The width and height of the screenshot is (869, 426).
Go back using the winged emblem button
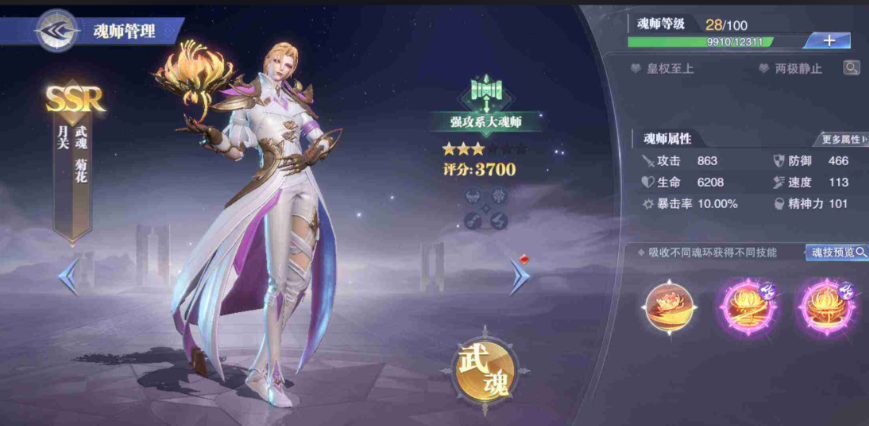pyautogui.click(x=57, y=29)
